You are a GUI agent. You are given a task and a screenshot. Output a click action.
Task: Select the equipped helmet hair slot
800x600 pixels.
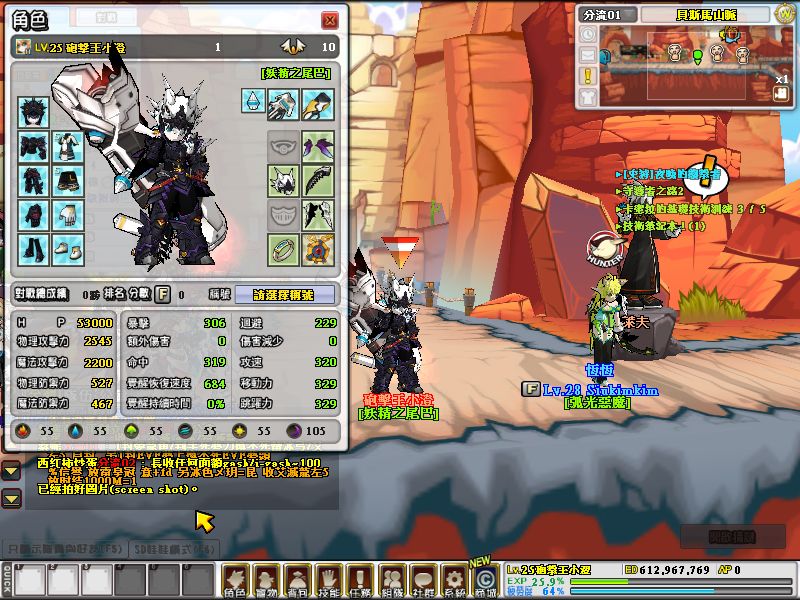coord(34,112)
